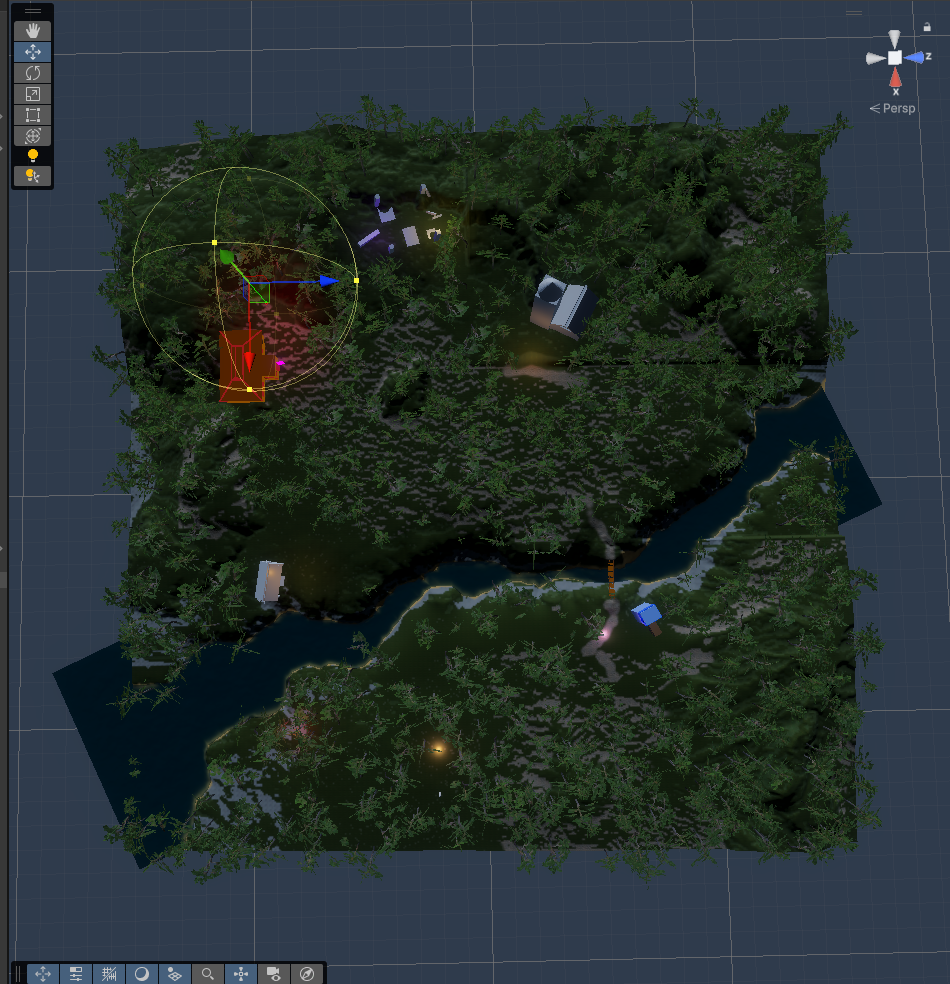
Task: Switch to the rotate tool
Action: pyautogui.click(x=32, y=73)
